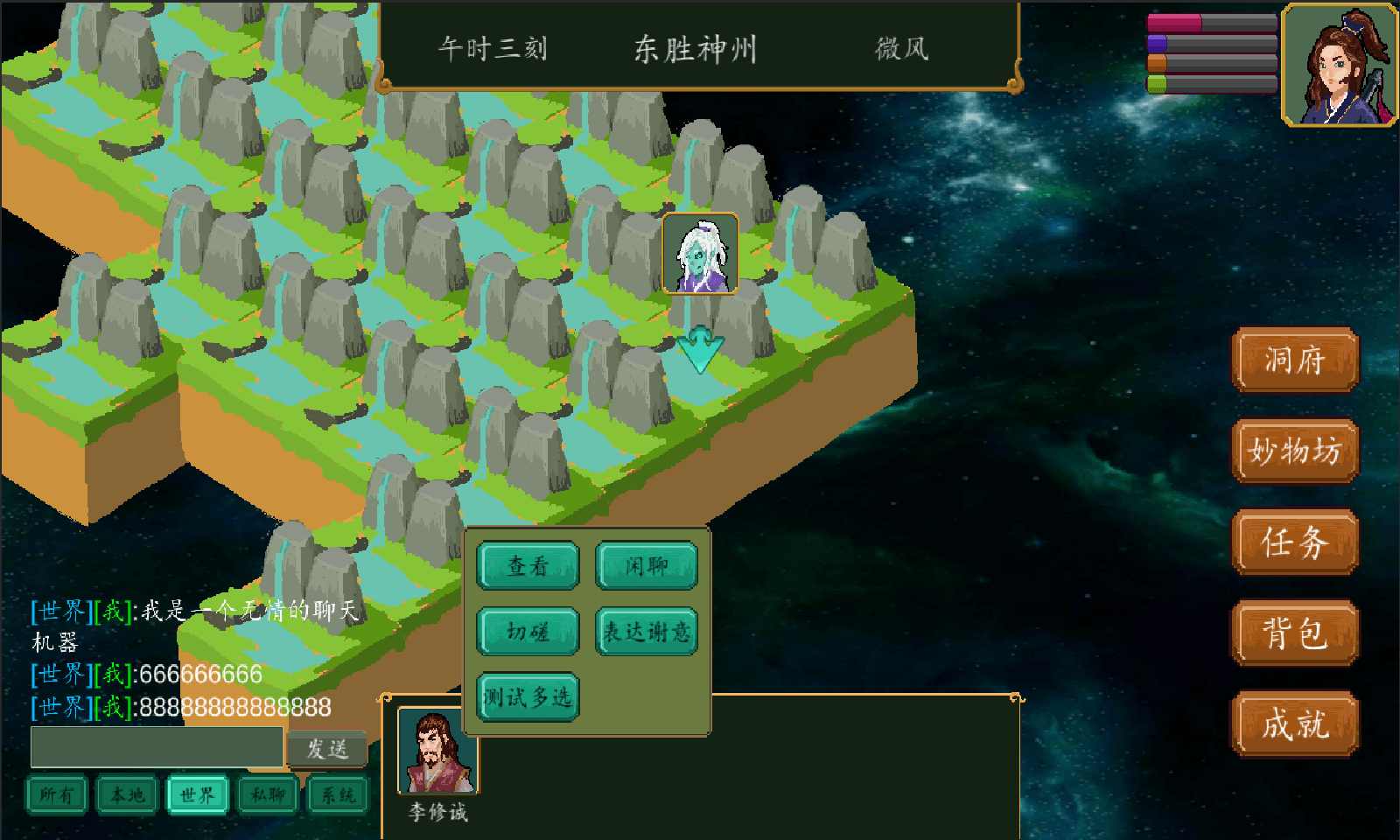Select the white-haired player avatar on the map

pyautogui.click(x=701, y=254)
